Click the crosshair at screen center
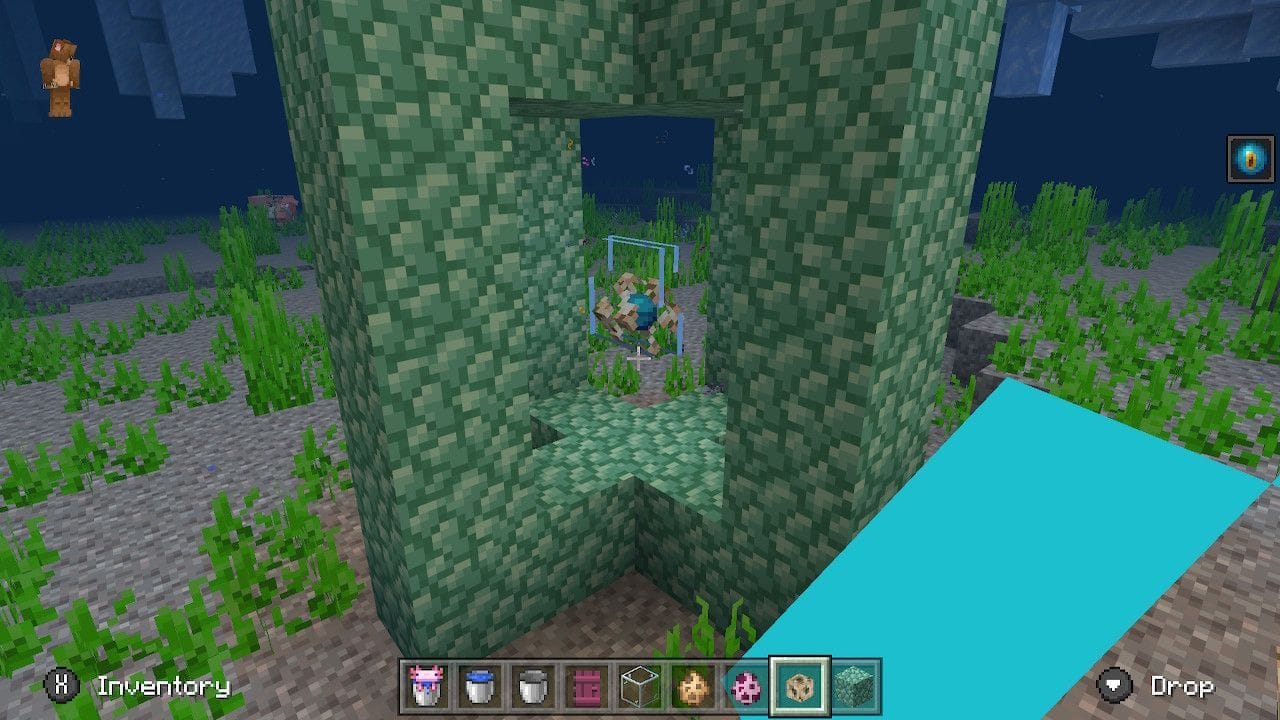 coord(640,360)
